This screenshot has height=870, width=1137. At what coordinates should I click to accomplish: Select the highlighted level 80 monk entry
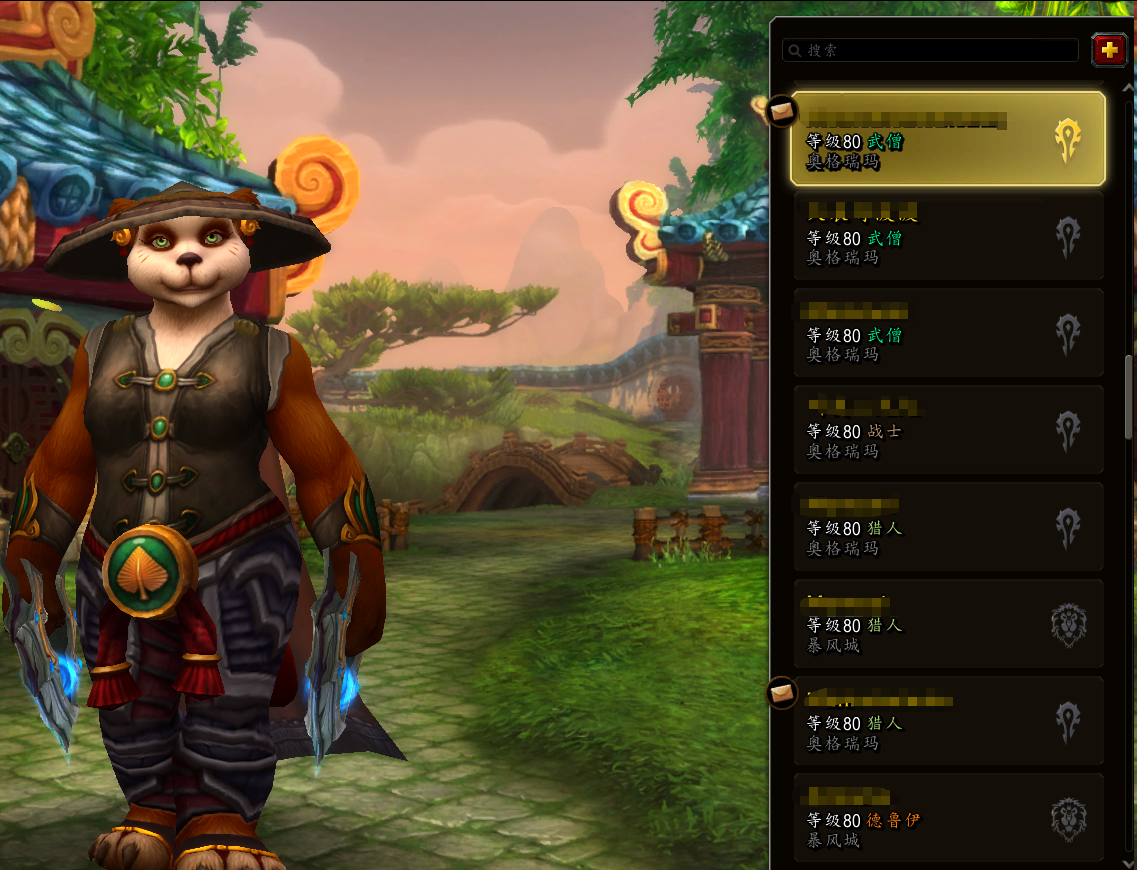pyautogui.click(x=948, y=139)
